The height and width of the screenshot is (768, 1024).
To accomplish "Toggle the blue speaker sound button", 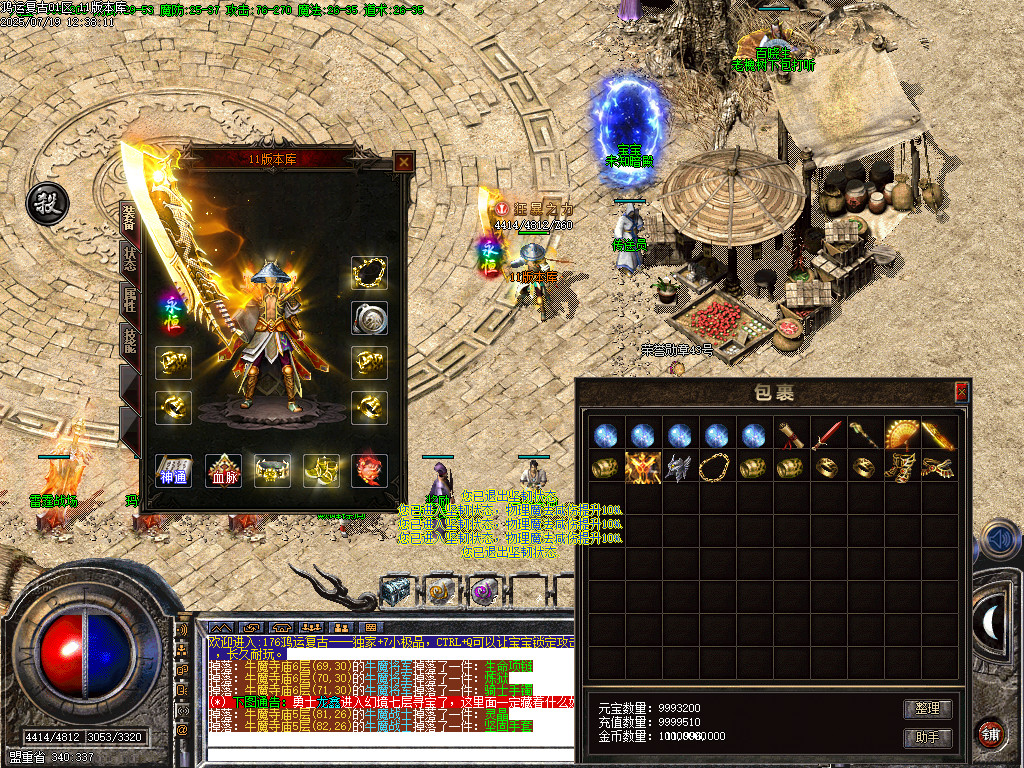I will [x=998, y=540].
